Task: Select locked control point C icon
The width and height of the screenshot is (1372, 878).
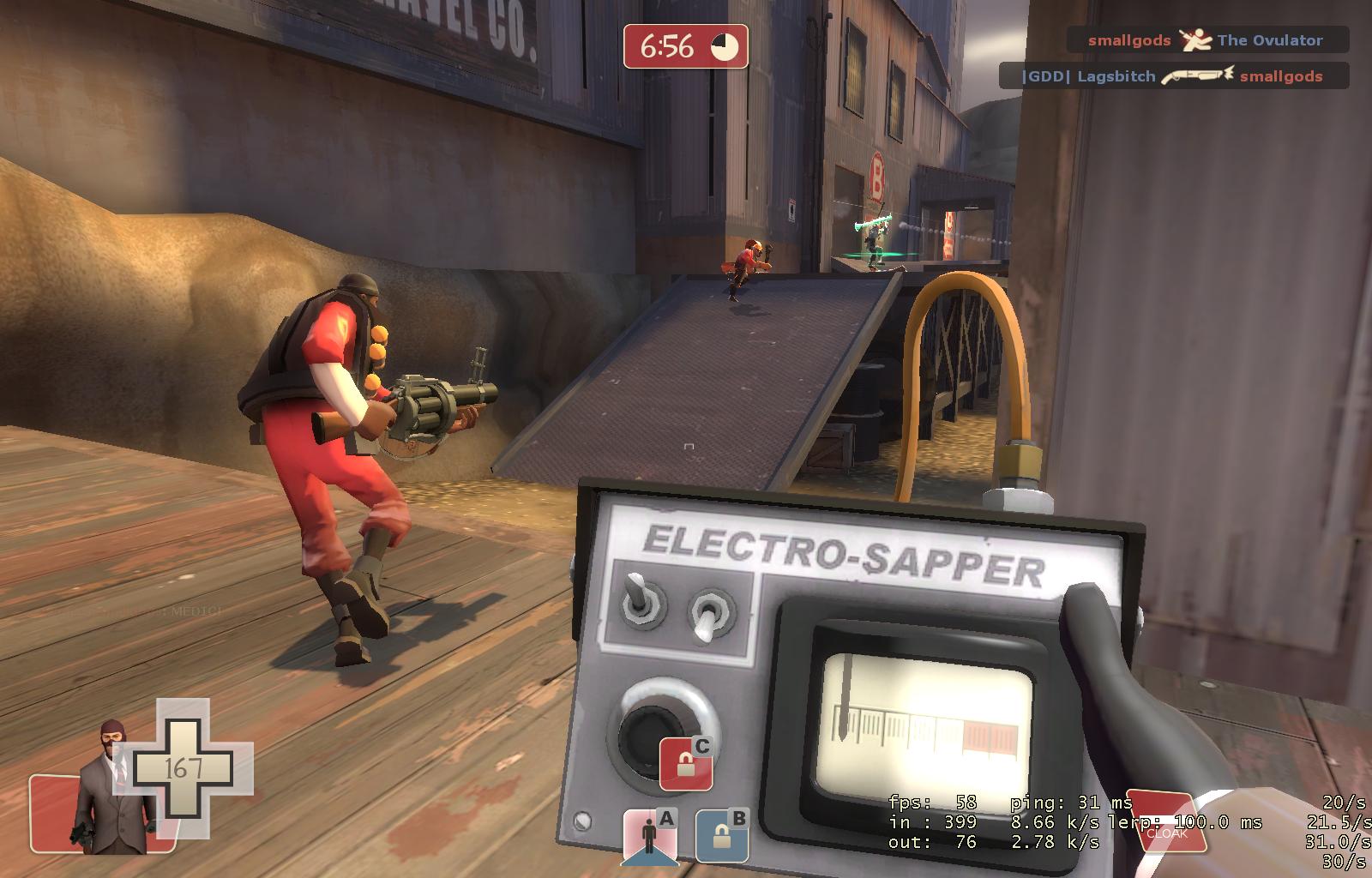Action: click(x=686, y=763)
